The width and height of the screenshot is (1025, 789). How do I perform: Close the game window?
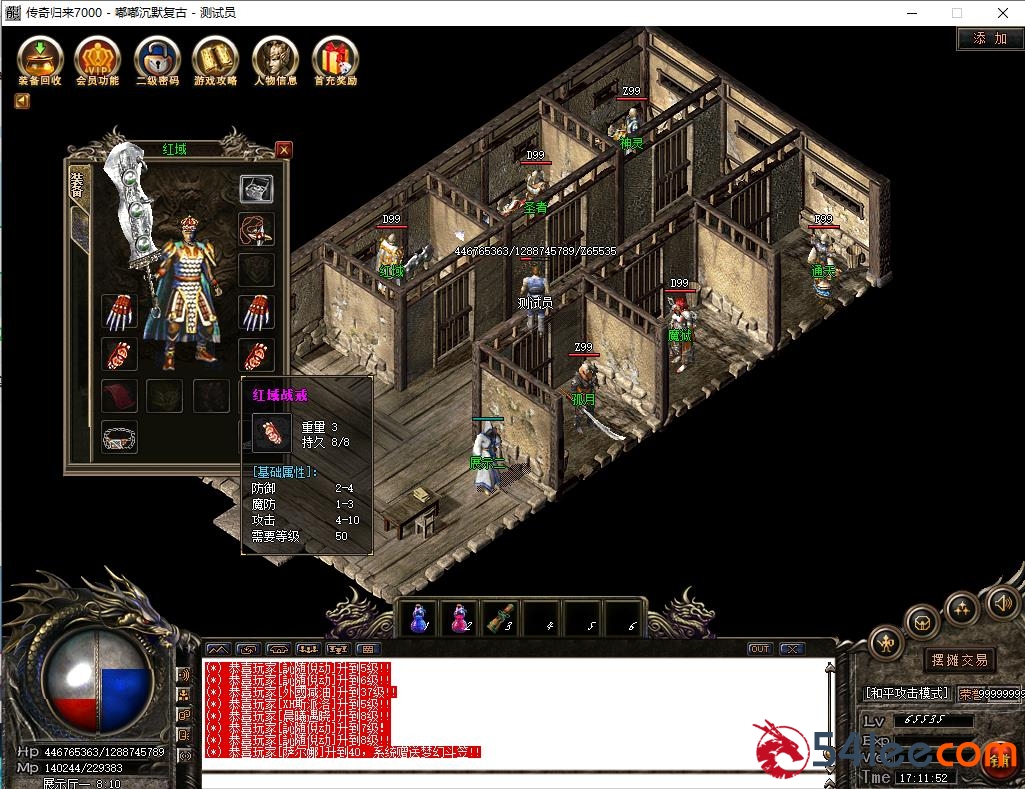1002,13
